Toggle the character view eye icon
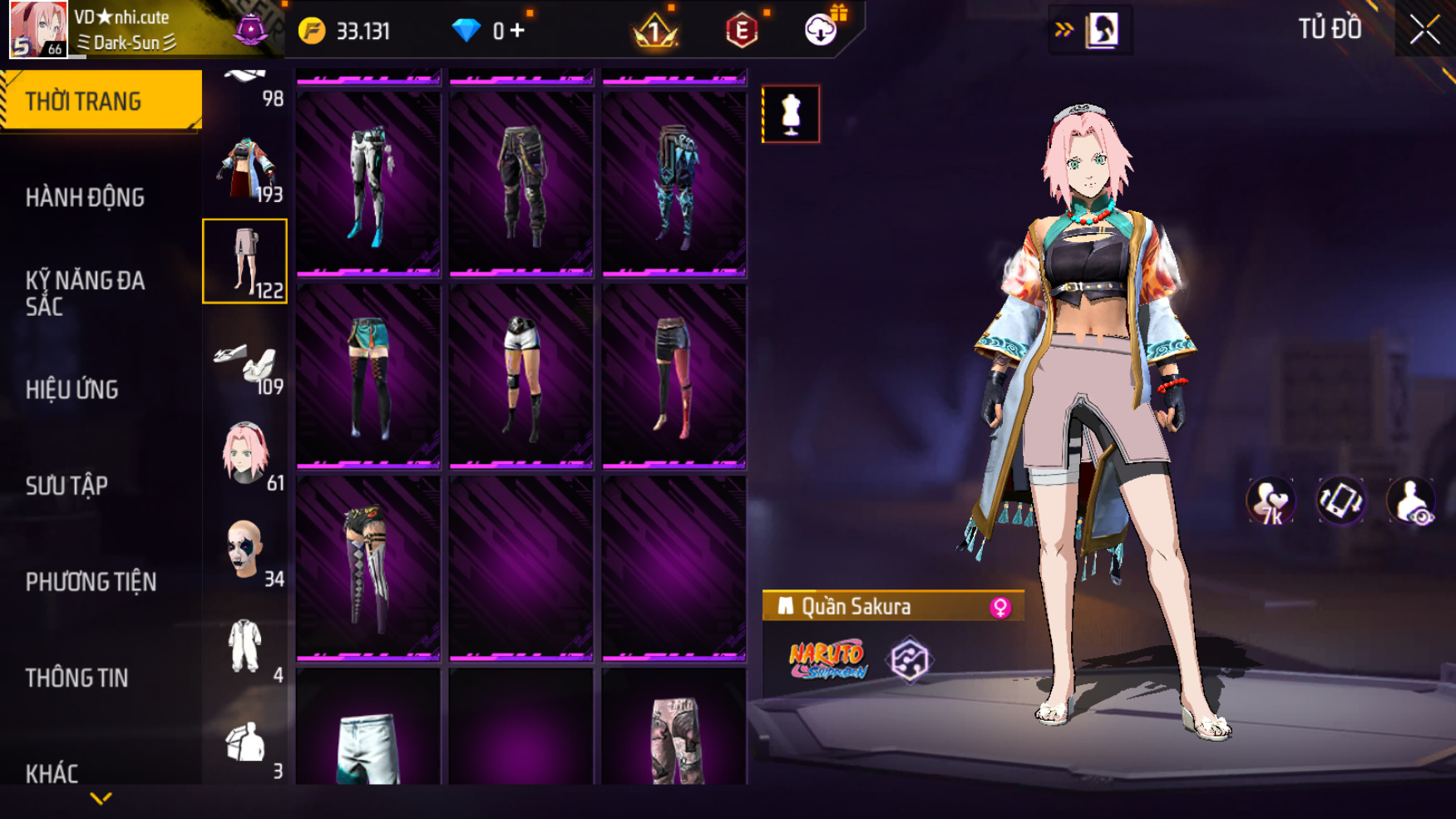The height and width of the screenshot is (819, 1456). pyautogui.click(x=1411, y=501)
